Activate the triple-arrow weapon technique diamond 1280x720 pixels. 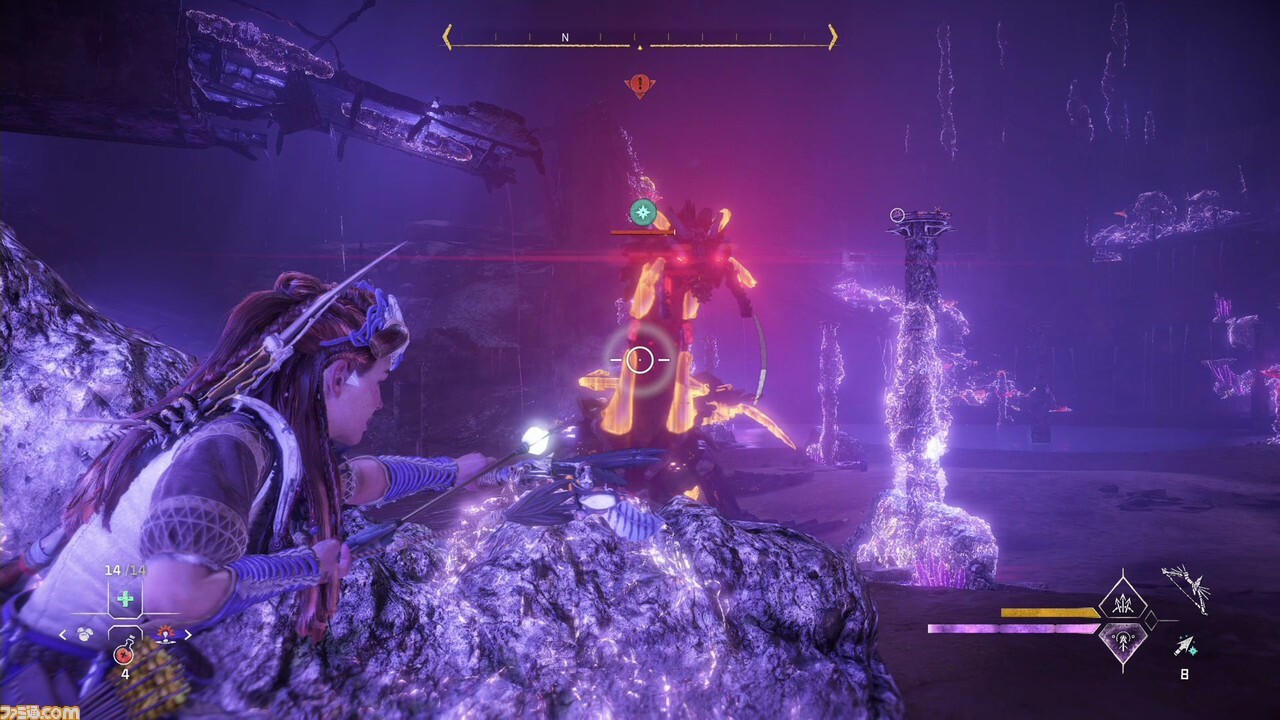point(1122,603)
